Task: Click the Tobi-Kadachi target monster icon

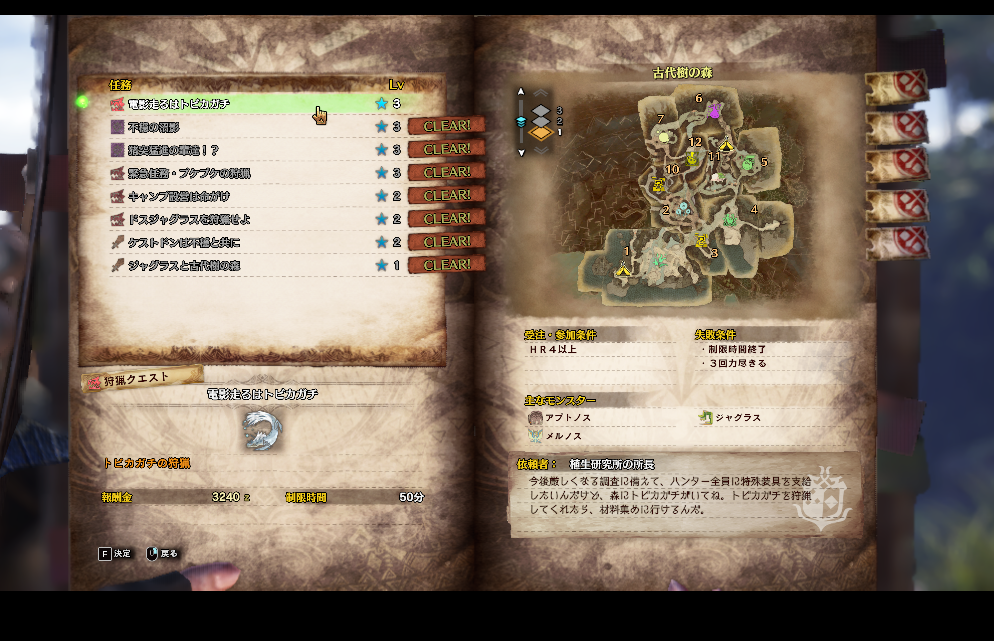Action: pos(262,430)
